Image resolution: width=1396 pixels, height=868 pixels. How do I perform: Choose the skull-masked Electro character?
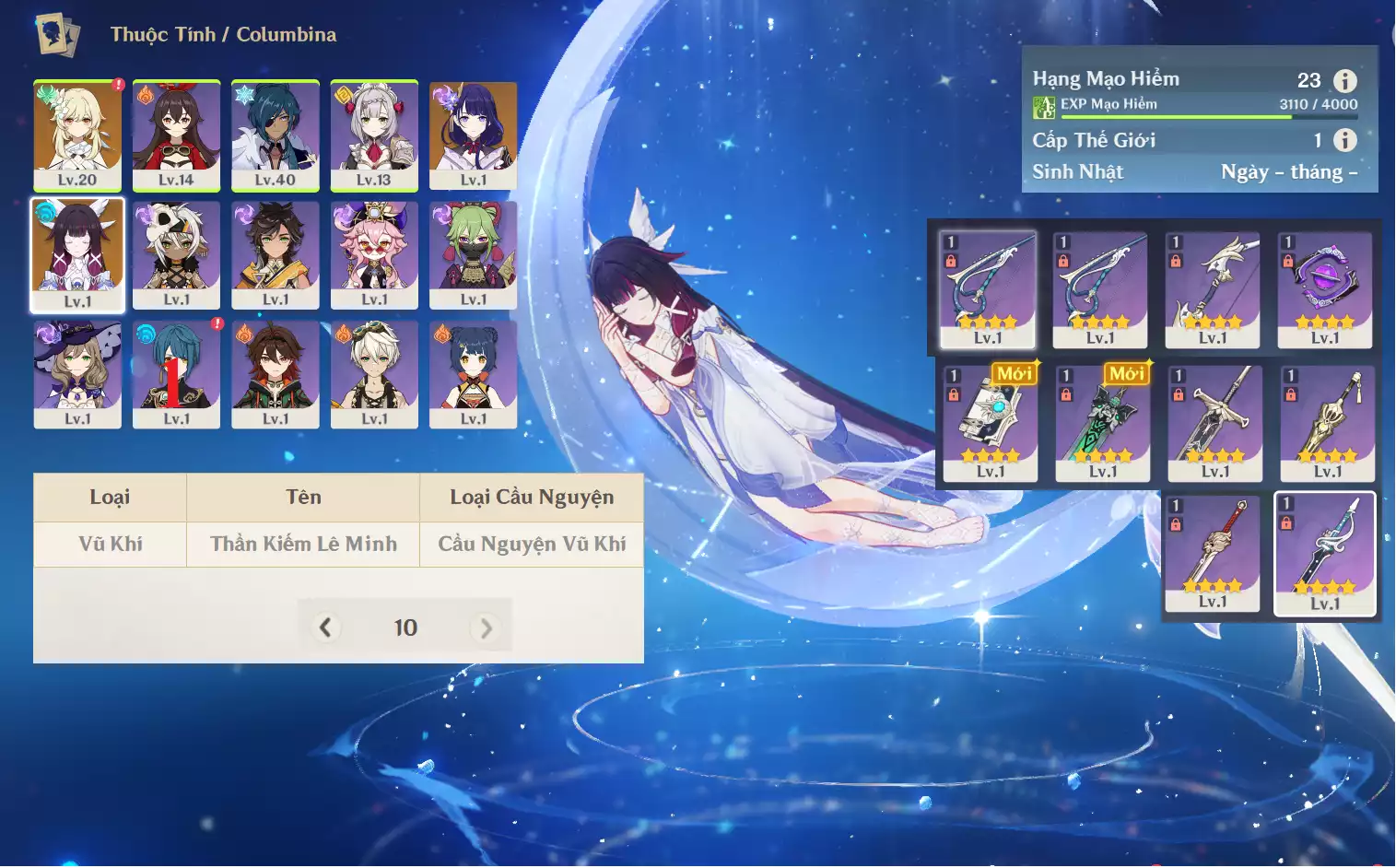pos(176,254)
